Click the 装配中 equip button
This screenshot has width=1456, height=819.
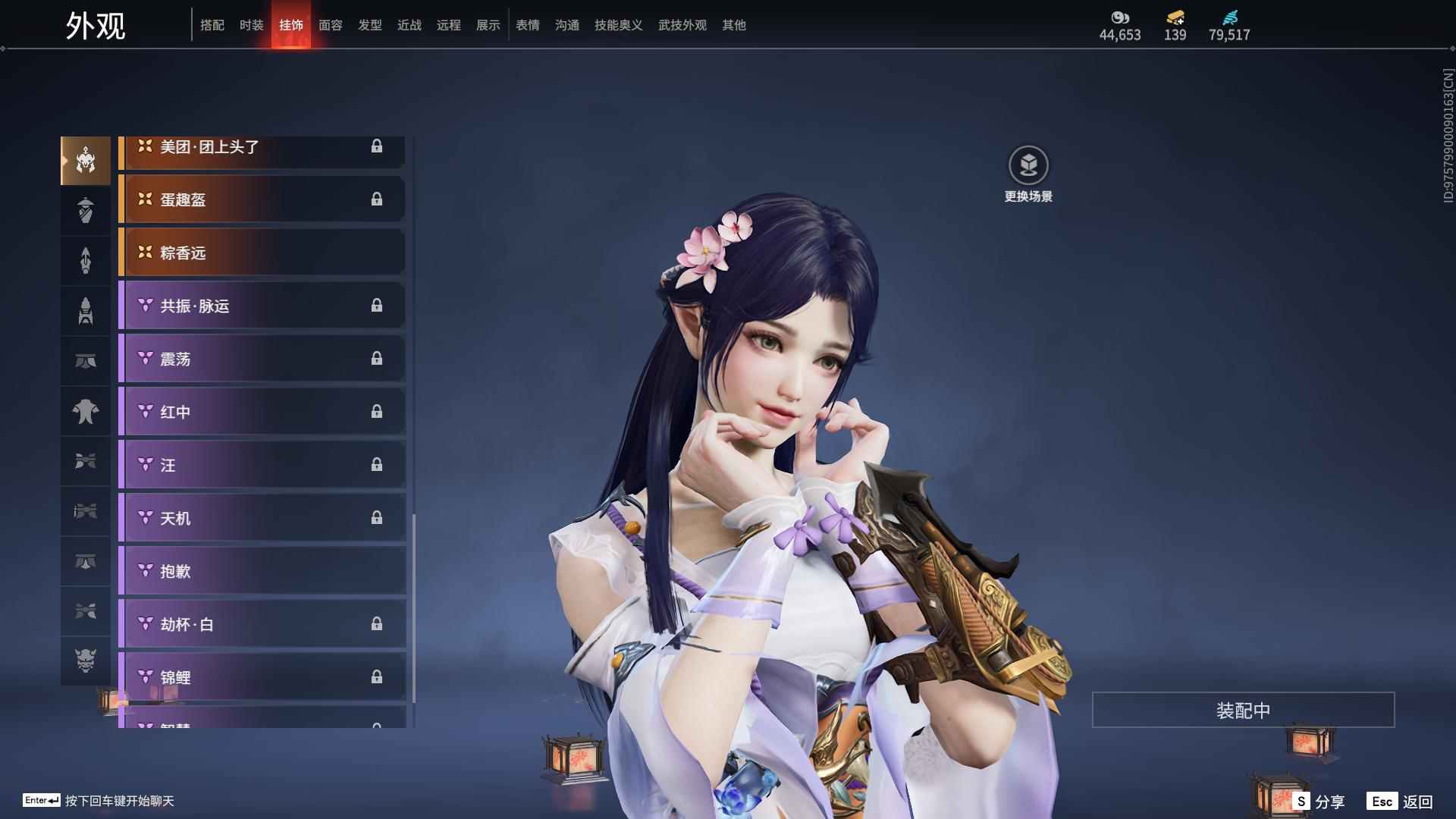[x=1243, y=710]
